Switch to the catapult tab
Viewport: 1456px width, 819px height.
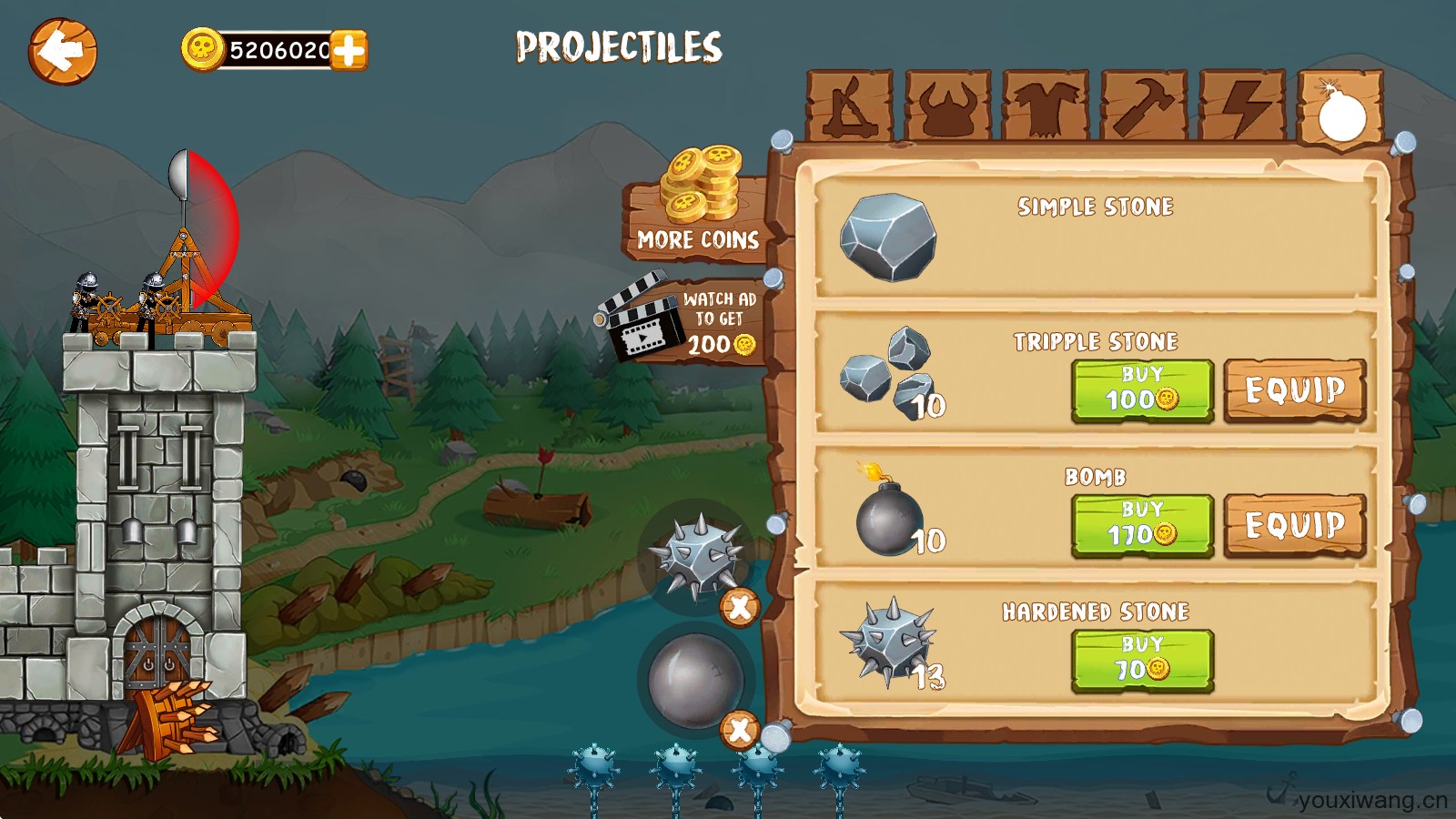[849, 106]
